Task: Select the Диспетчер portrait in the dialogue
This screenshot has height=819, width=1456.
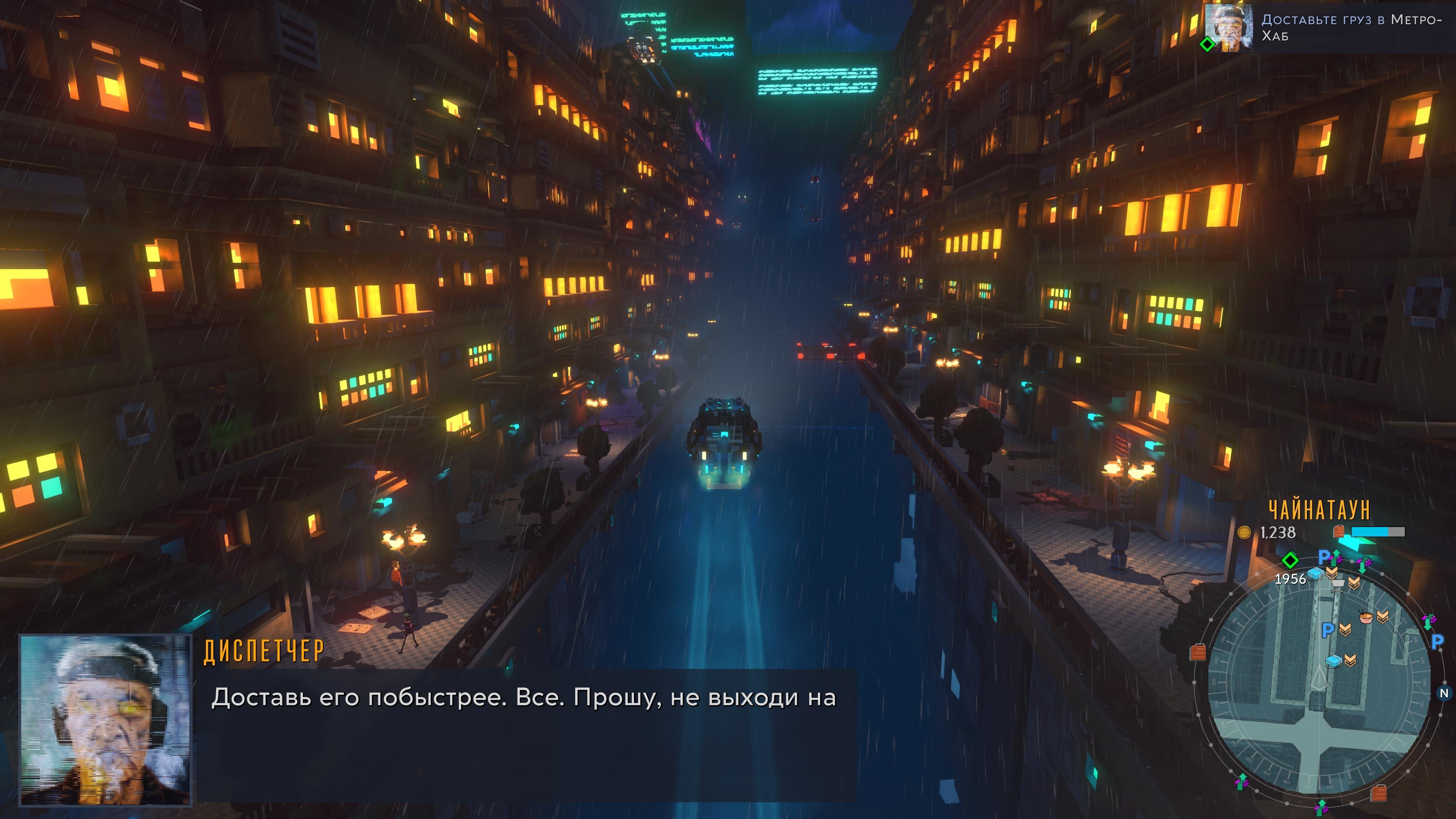Action: [105, 719]
